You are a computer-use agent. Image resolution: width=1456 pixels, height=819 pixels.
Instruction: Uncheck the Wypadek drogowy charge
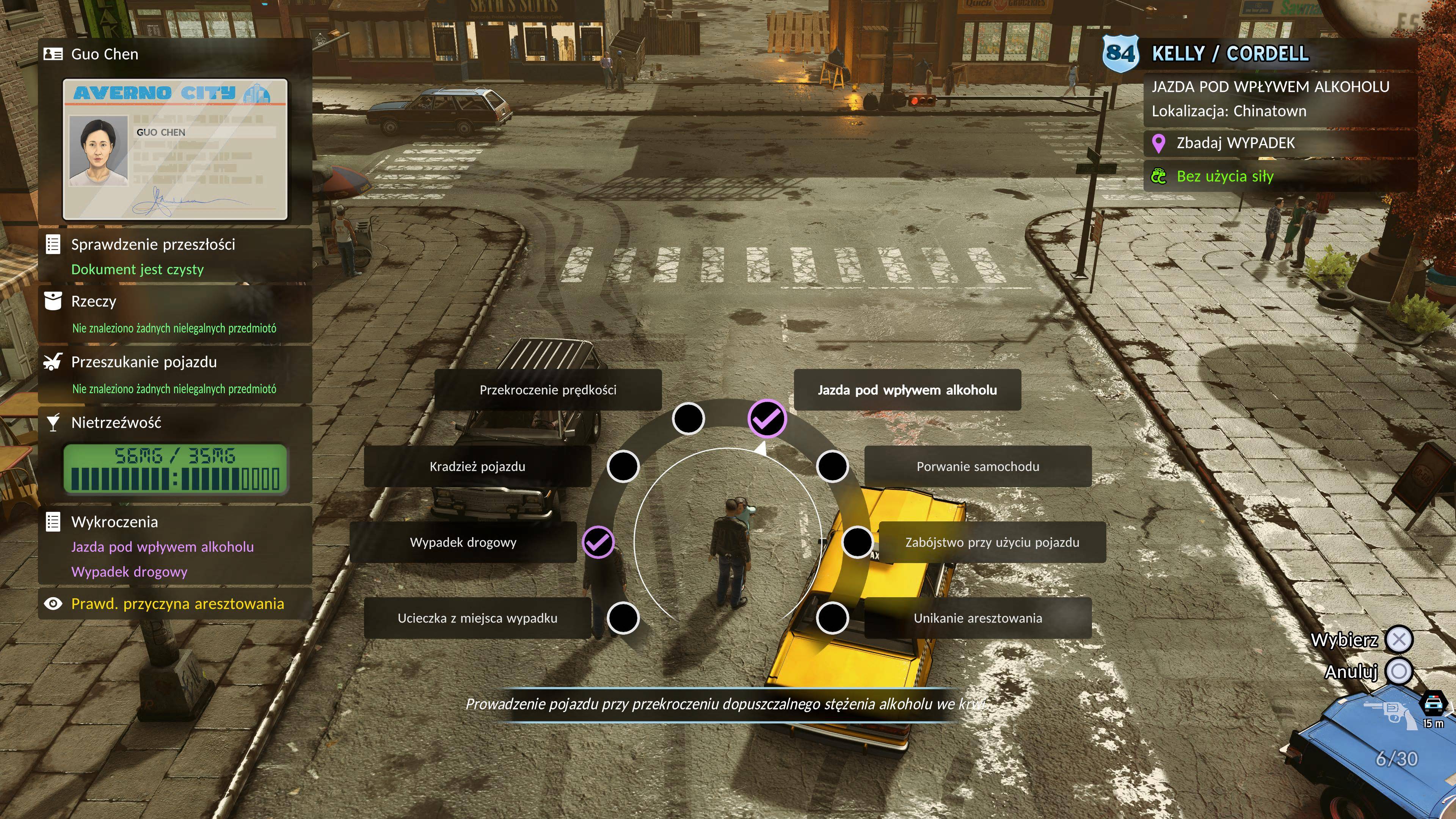pos(463,543)
